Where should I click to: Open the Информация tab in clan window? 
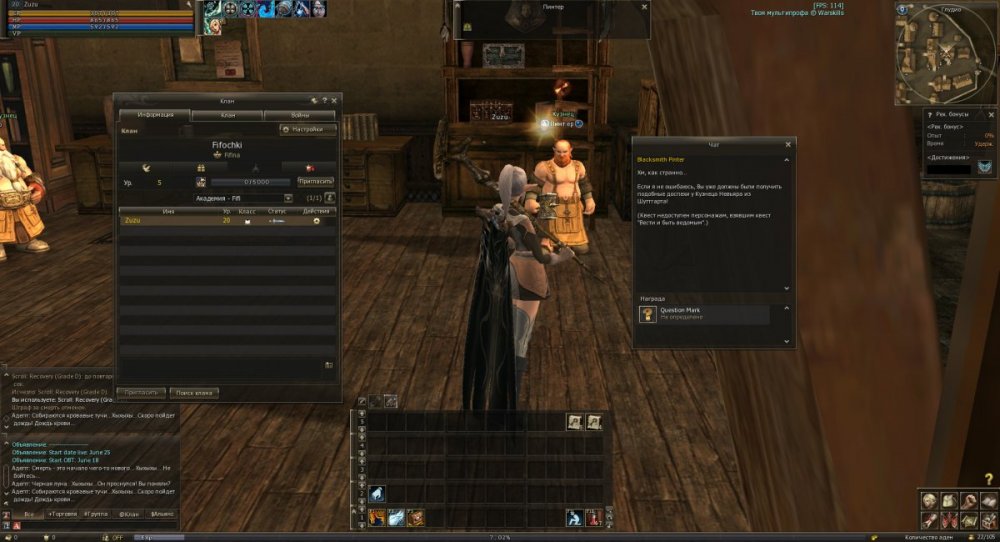(155, 115)
